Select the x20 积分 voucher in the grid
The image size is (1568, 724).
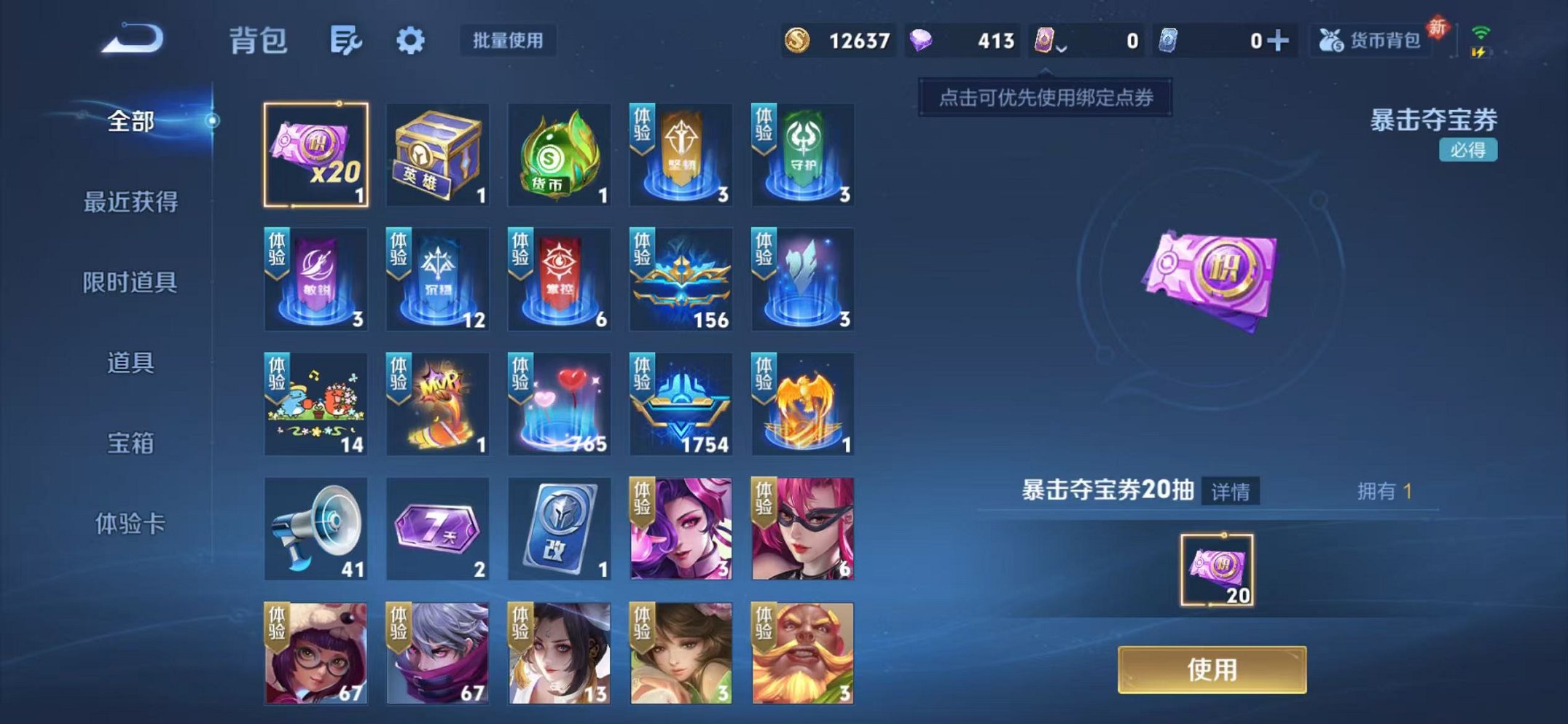point(315,155)
